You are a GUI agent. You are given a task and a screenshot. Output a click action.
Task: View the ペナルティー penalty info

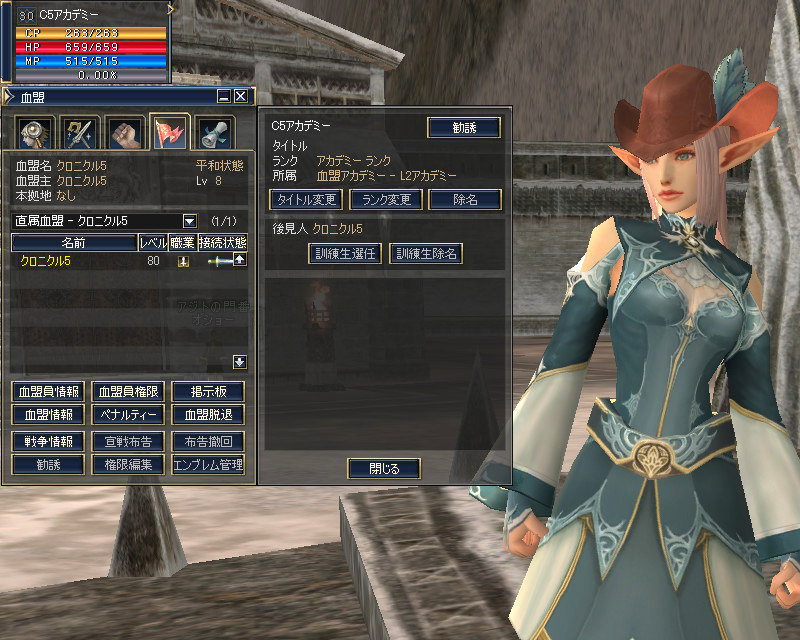(127, 414)
